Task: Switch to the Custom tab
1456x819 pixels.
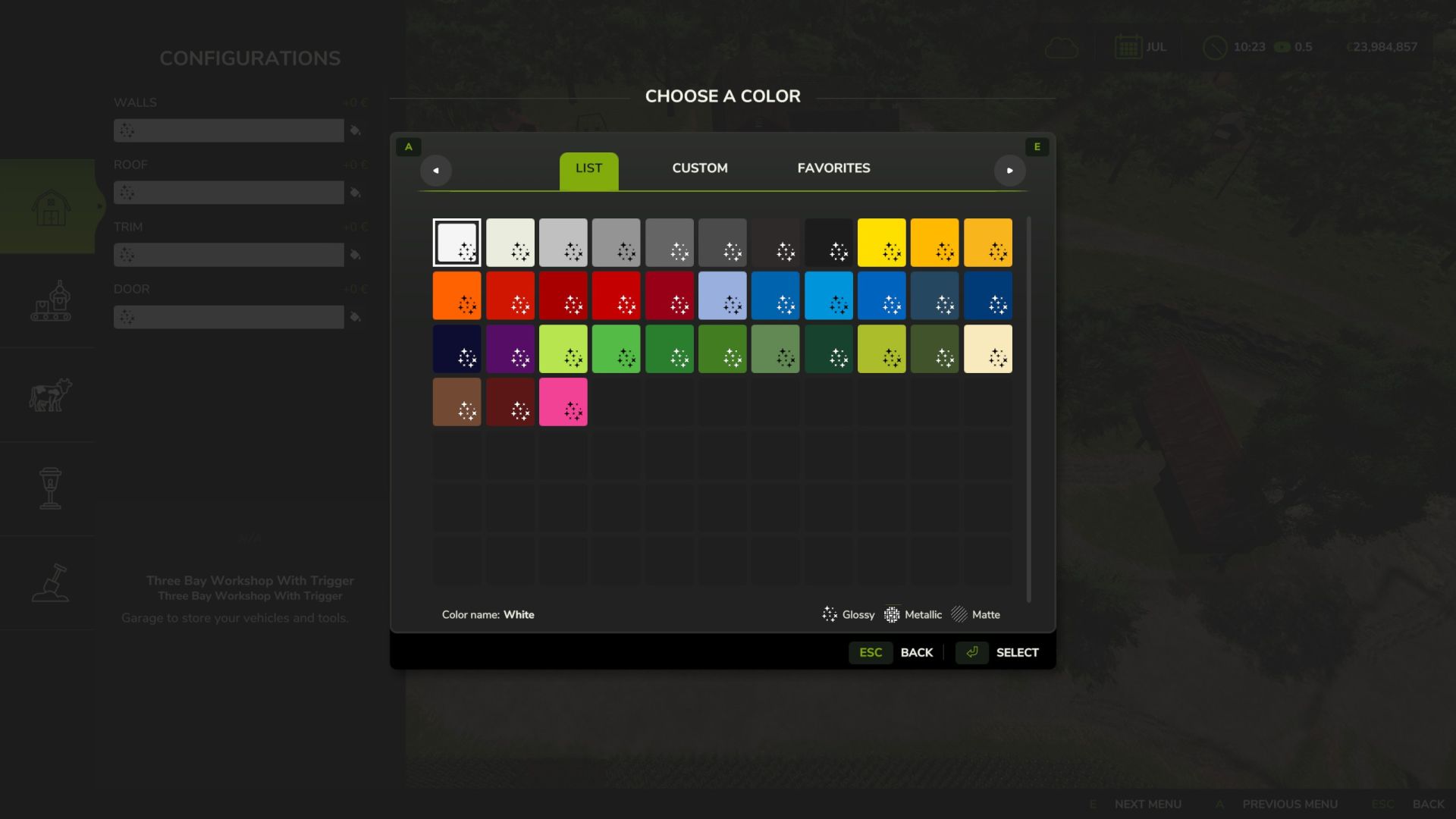Action: coord(699,168)
